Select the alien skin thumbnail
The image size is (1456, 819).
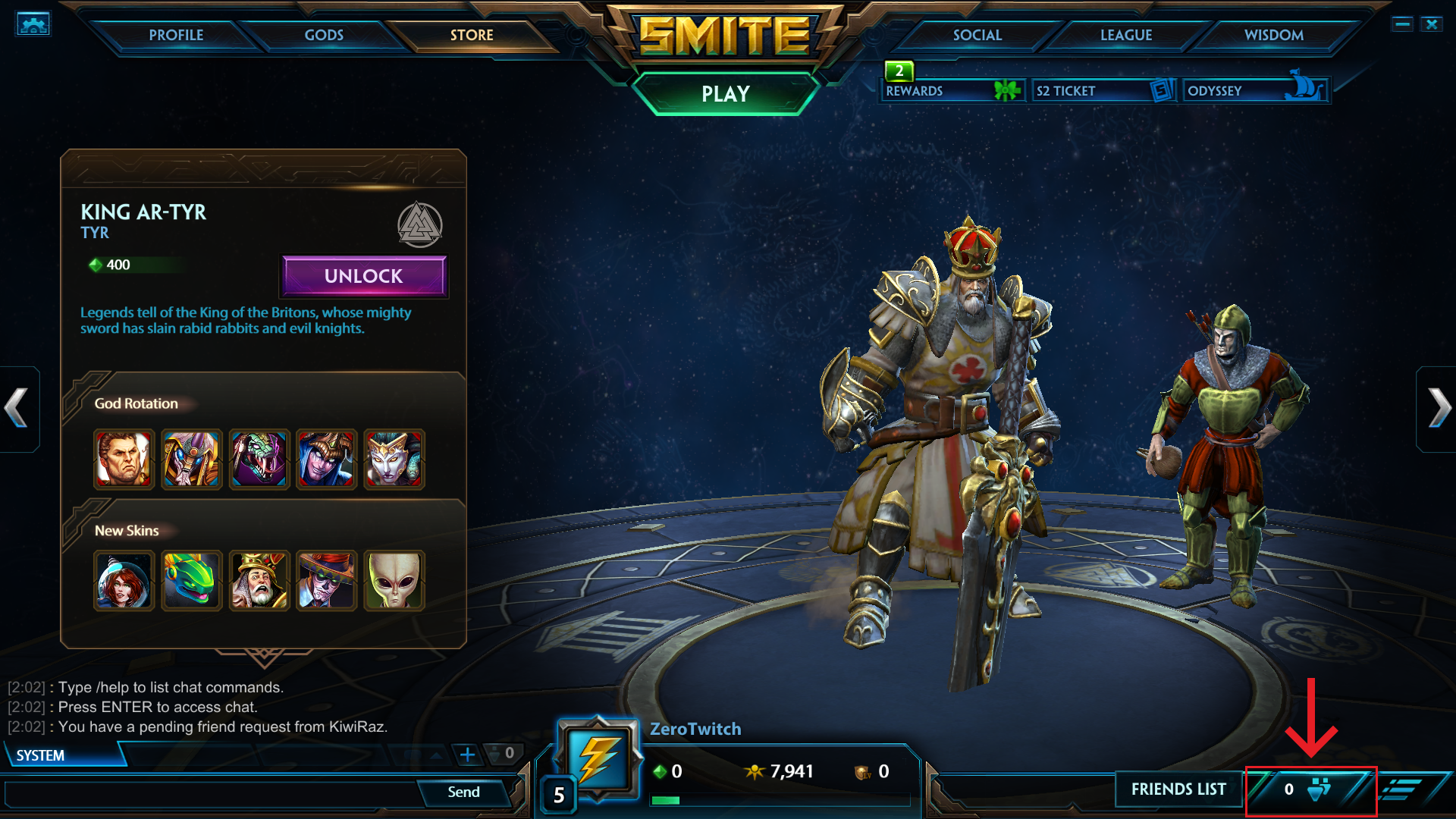coord(394,581)
